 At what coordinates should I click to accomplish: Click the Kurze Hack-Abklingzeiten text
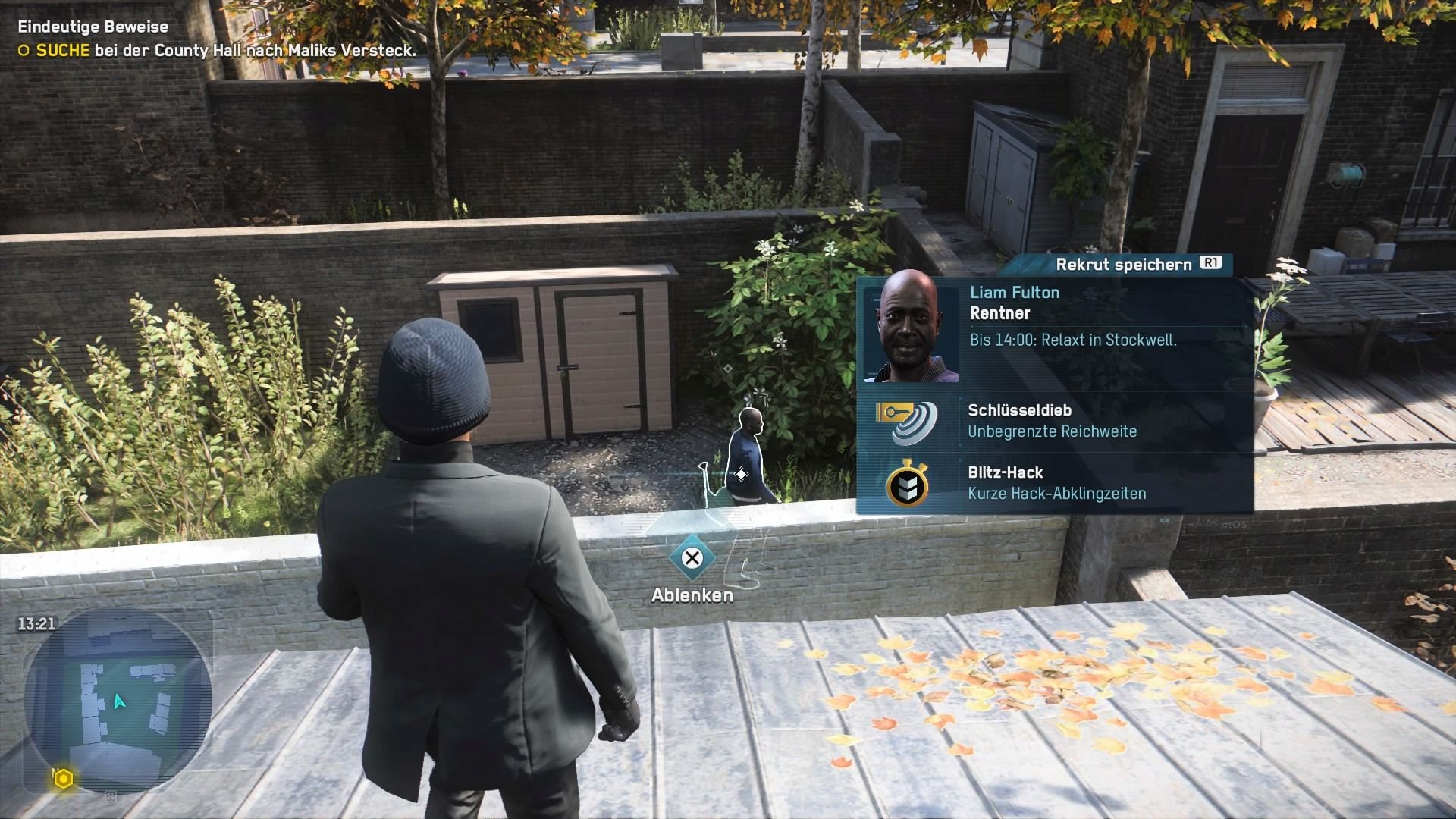click(1056, 493)
